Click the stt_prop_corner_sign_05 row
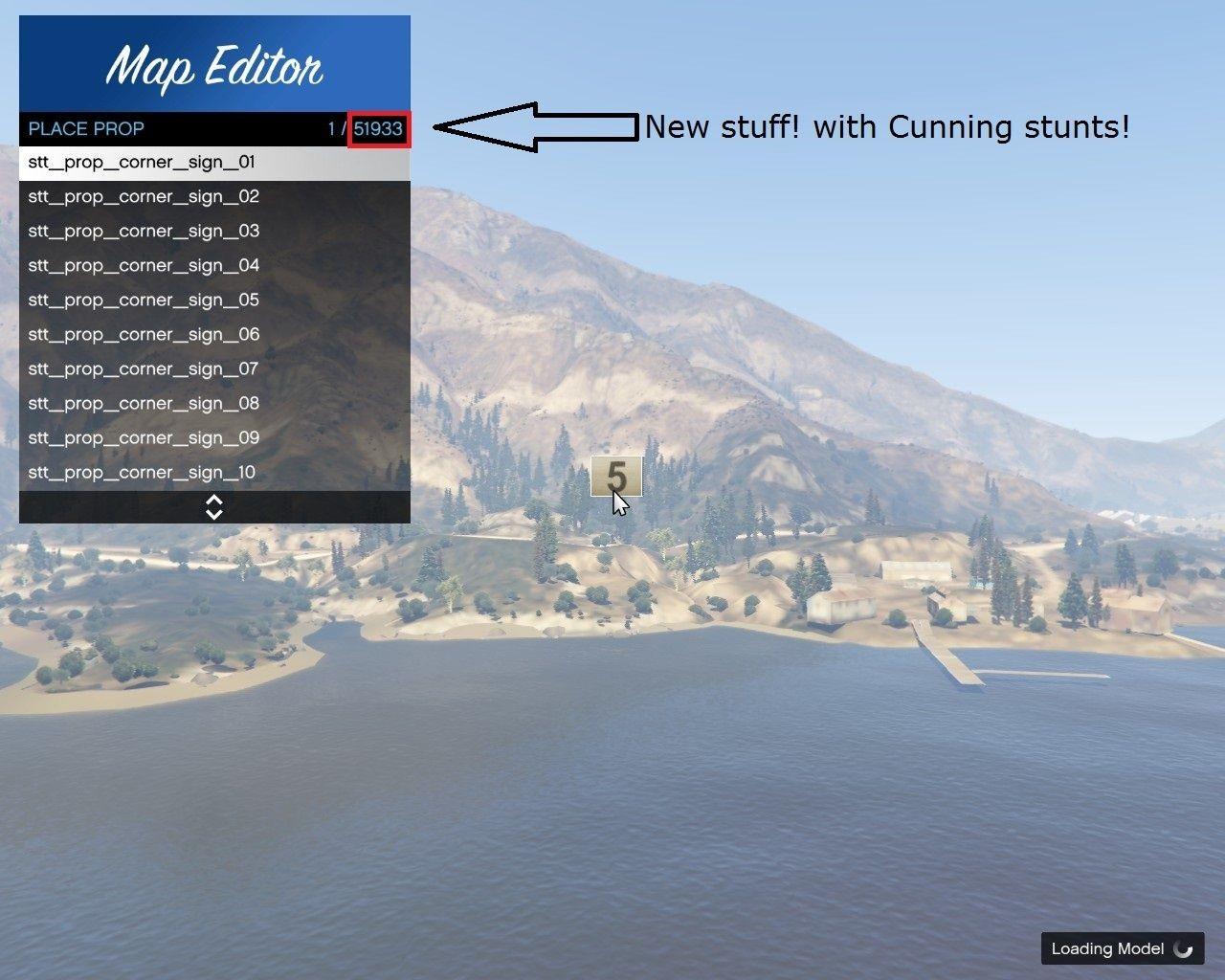This screenshot has width=1225, height=980. pyautogui.click(x=214, y=301)
